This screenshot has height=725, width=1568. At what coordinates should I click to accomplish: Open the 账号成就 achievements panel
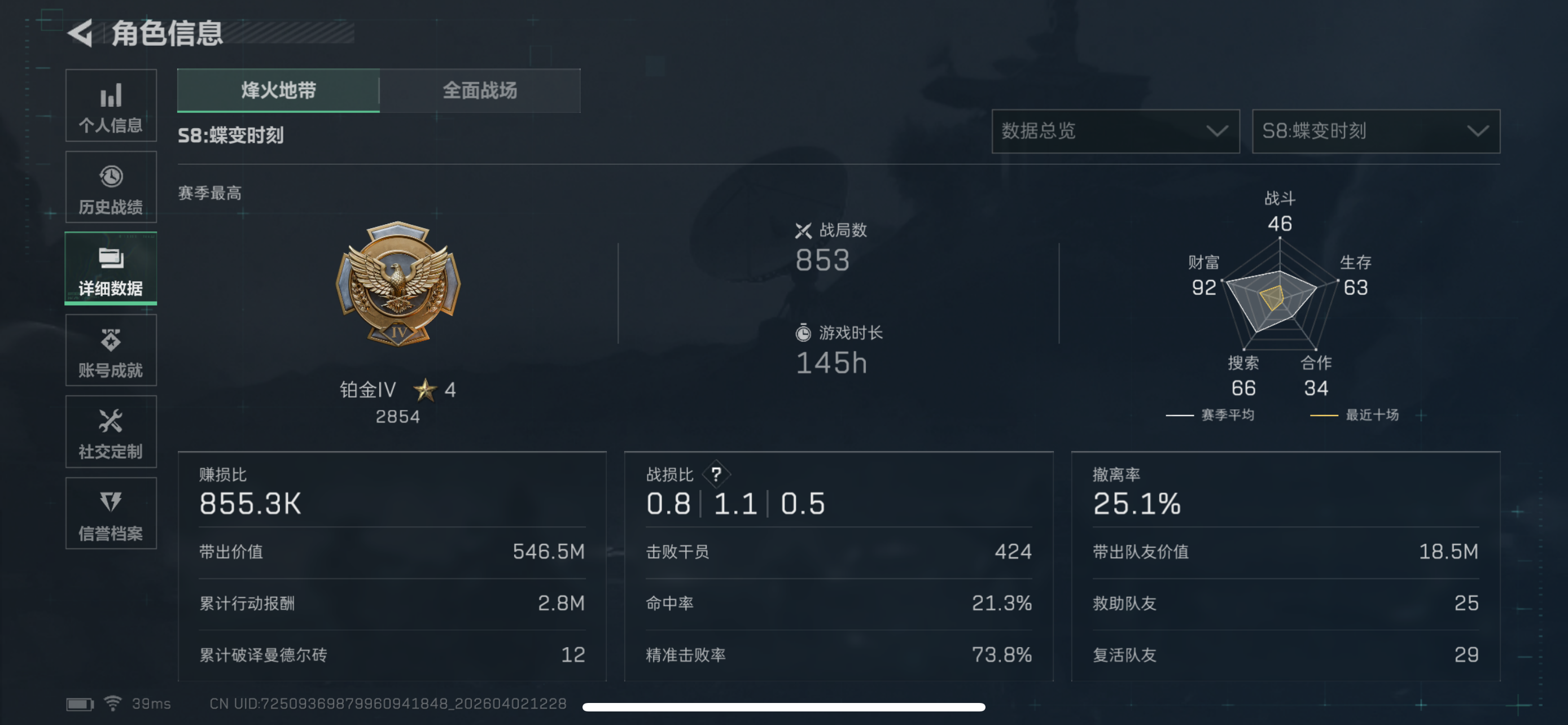coord(110,350)
